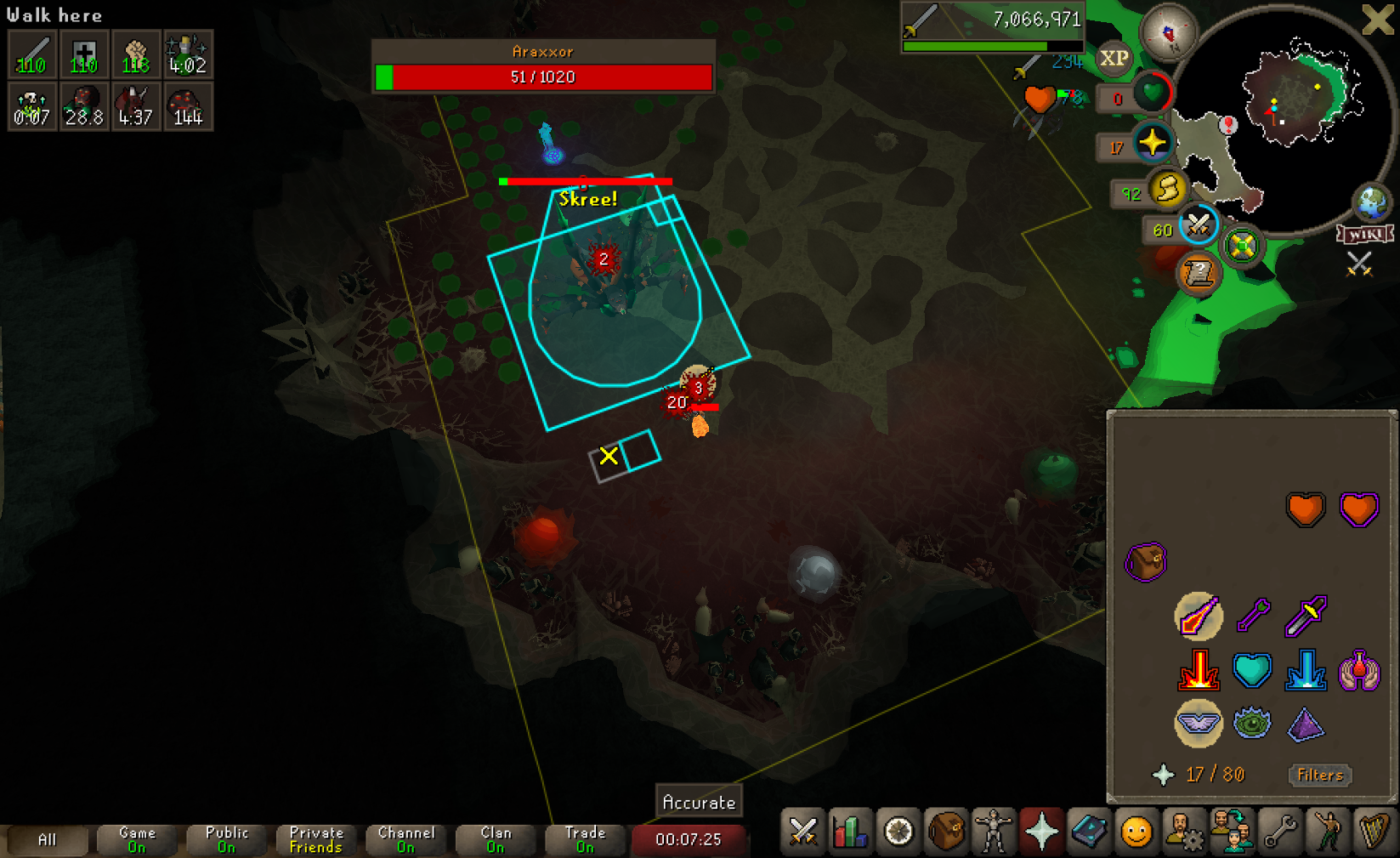The width and height of the screenshot is (1400, 858).
Task: Toggle the red potion in hands prayer icon
Action: point(1358,670)
